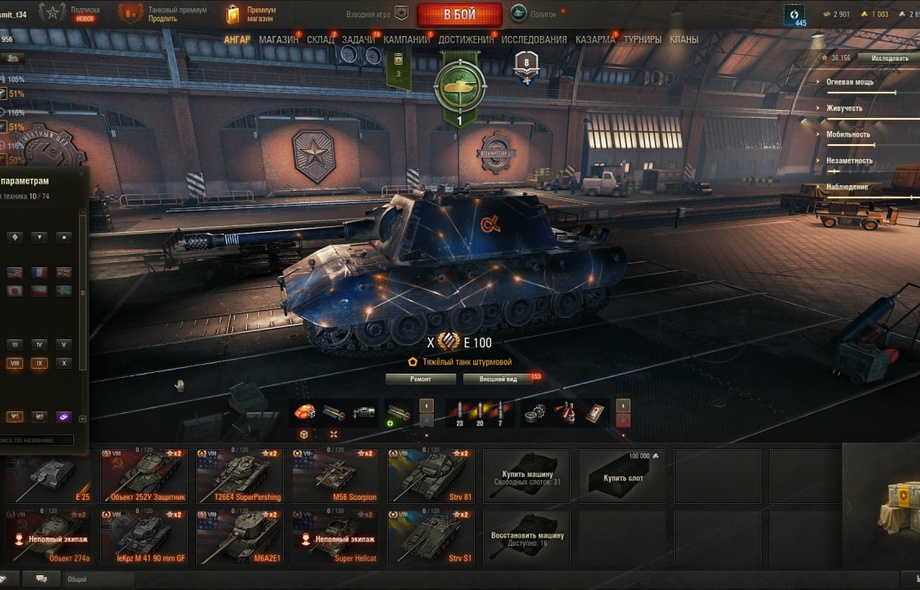Open the ТУРНИРЫ tab
Viewport: 920px width, 590px height.
coord(641,39)
